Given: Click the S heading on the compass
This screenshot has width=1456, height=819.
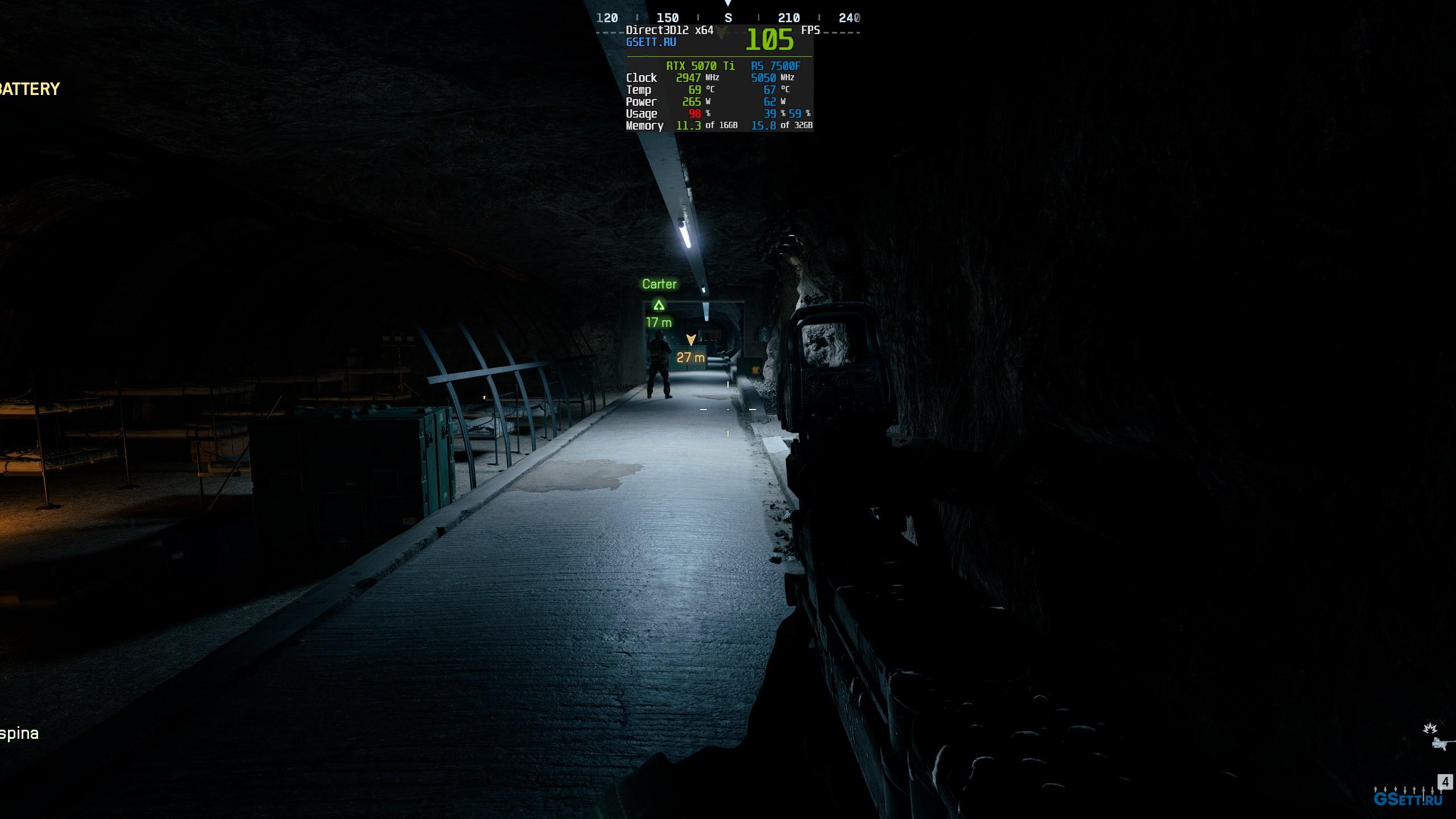Looking at the screenshot, I should (728, 18).
